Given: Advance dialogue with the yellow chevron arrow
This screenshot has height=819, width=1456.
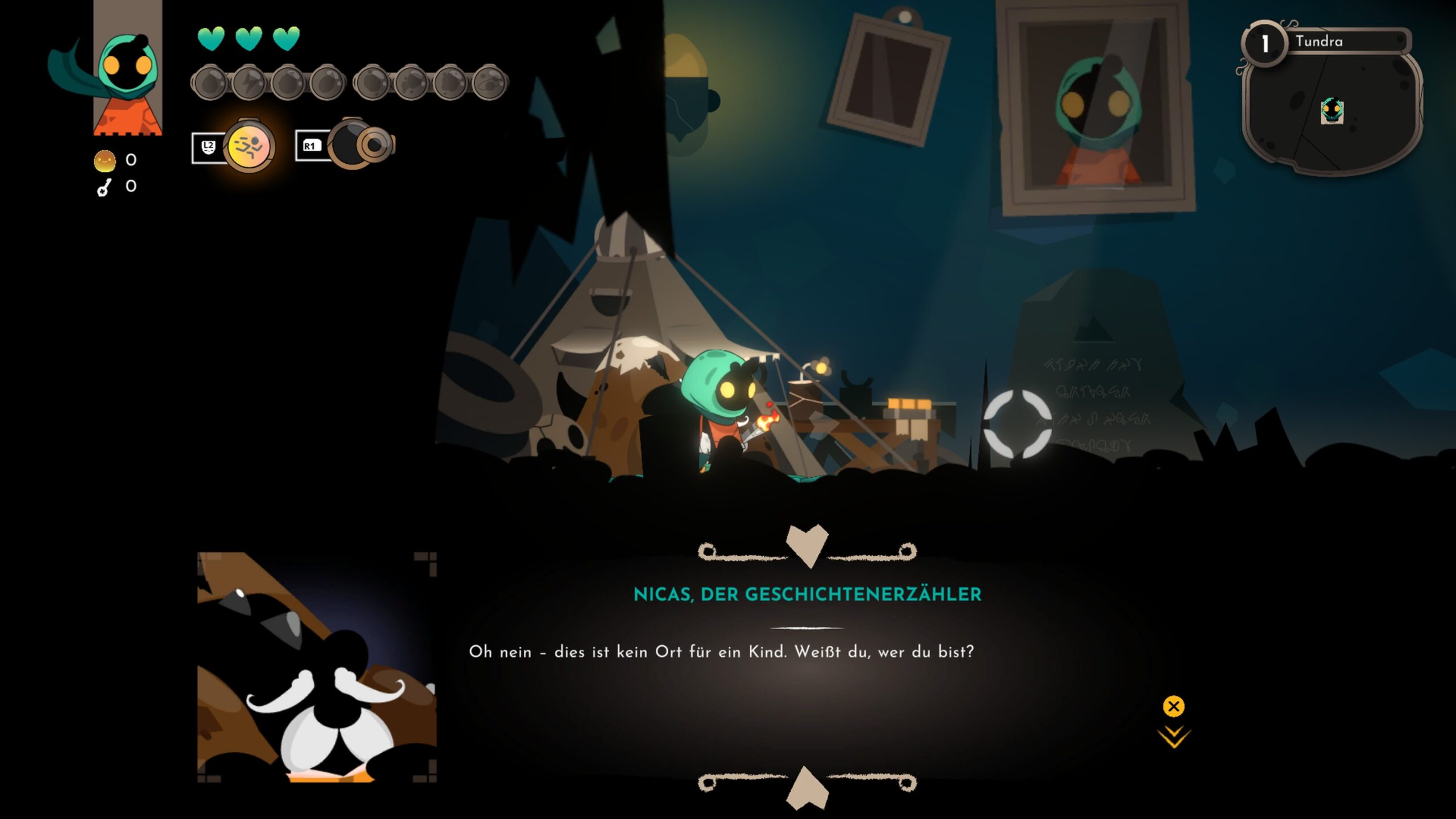Looking at the screenshot, I should tap(1173, 737).
